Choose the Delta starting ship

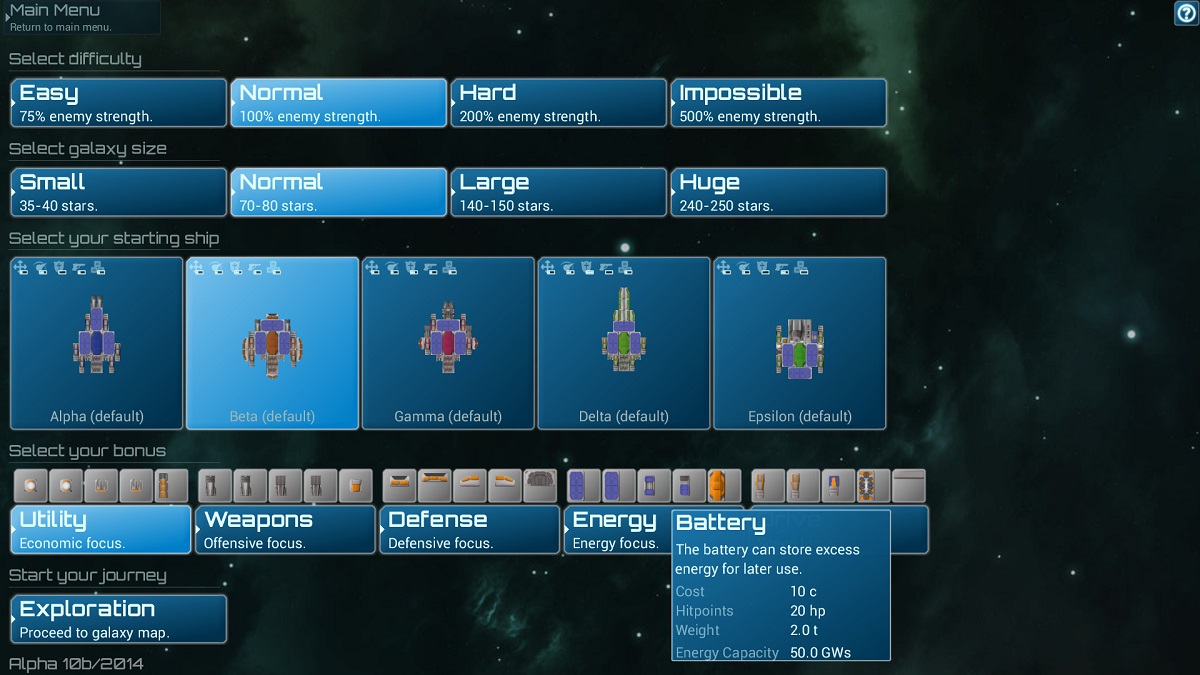point(624,343)
